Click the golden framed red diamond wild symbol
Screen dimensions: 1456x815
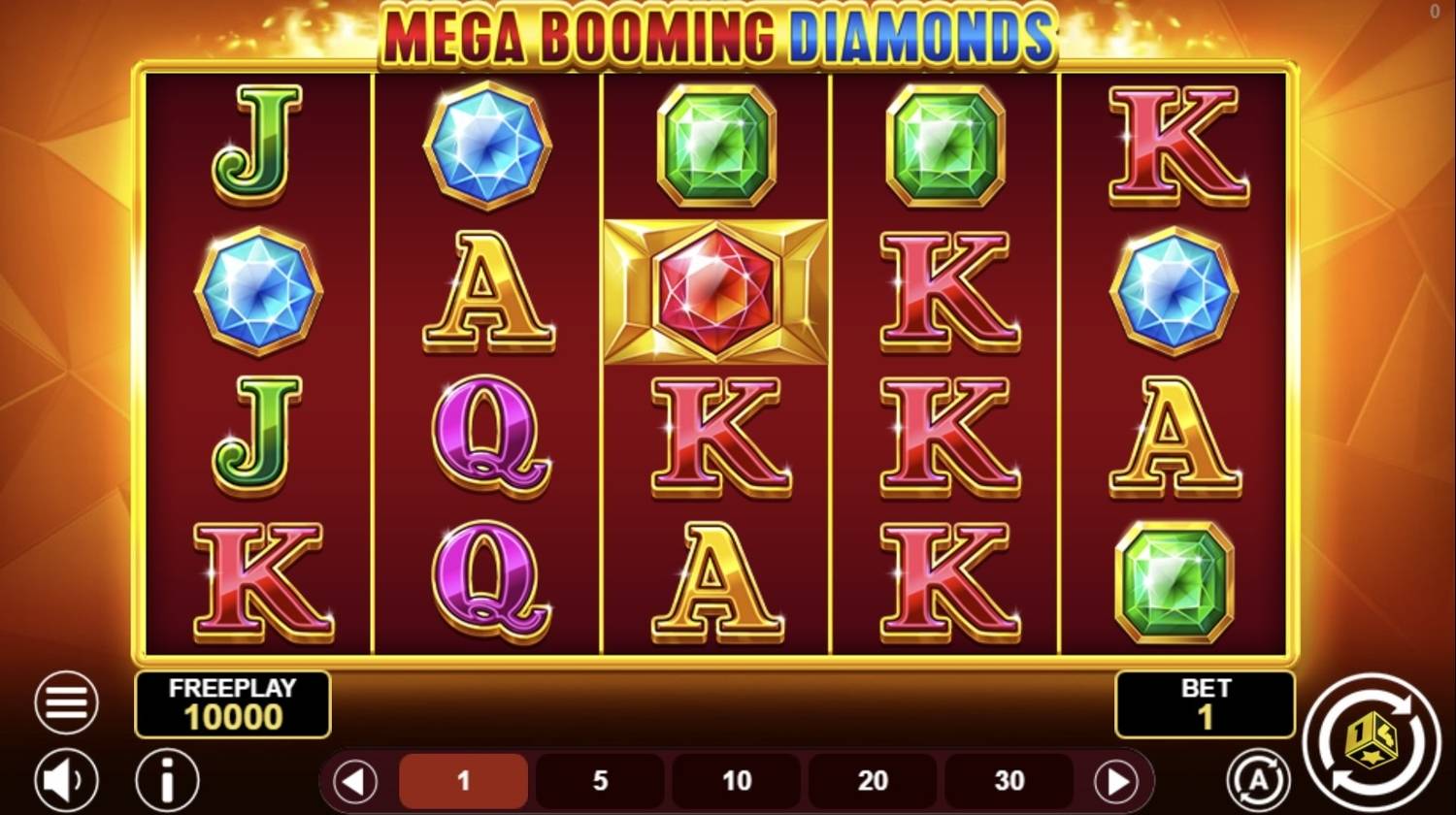pyautogui.click(x=715, y=289)
